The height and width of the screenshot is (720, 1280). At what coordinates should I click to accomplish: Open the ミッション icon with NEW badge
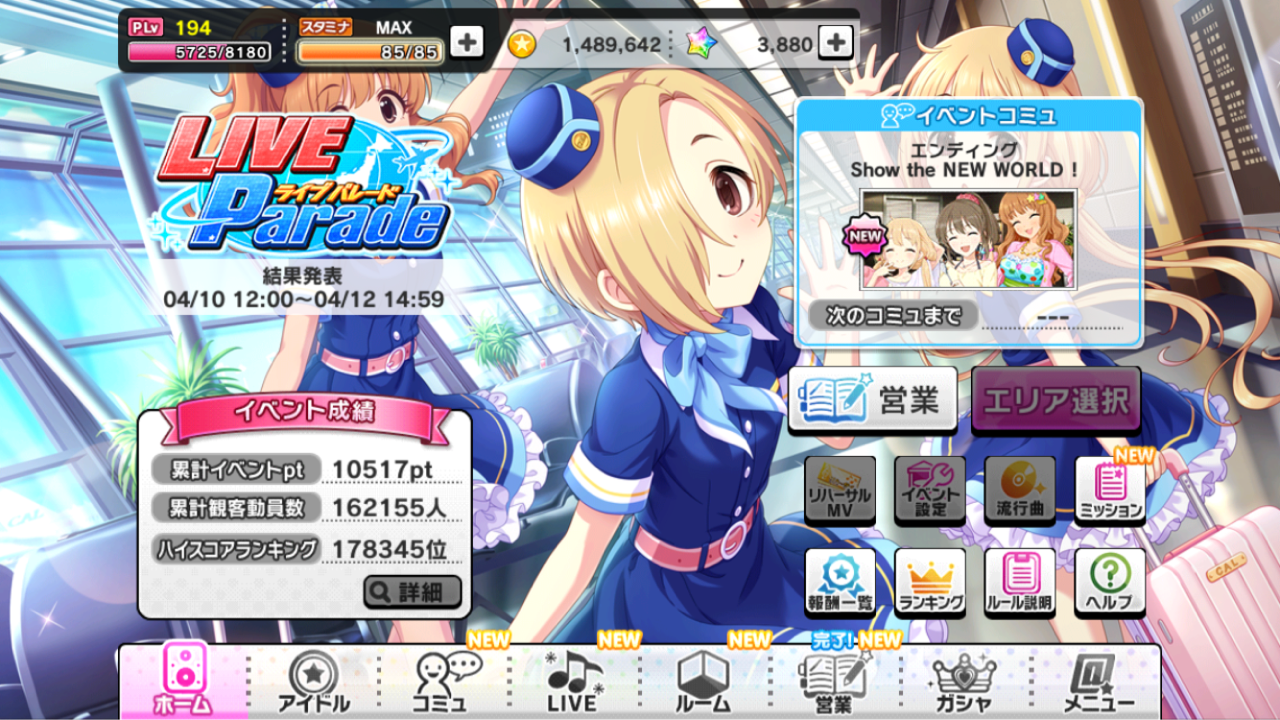click(1108, 491)
